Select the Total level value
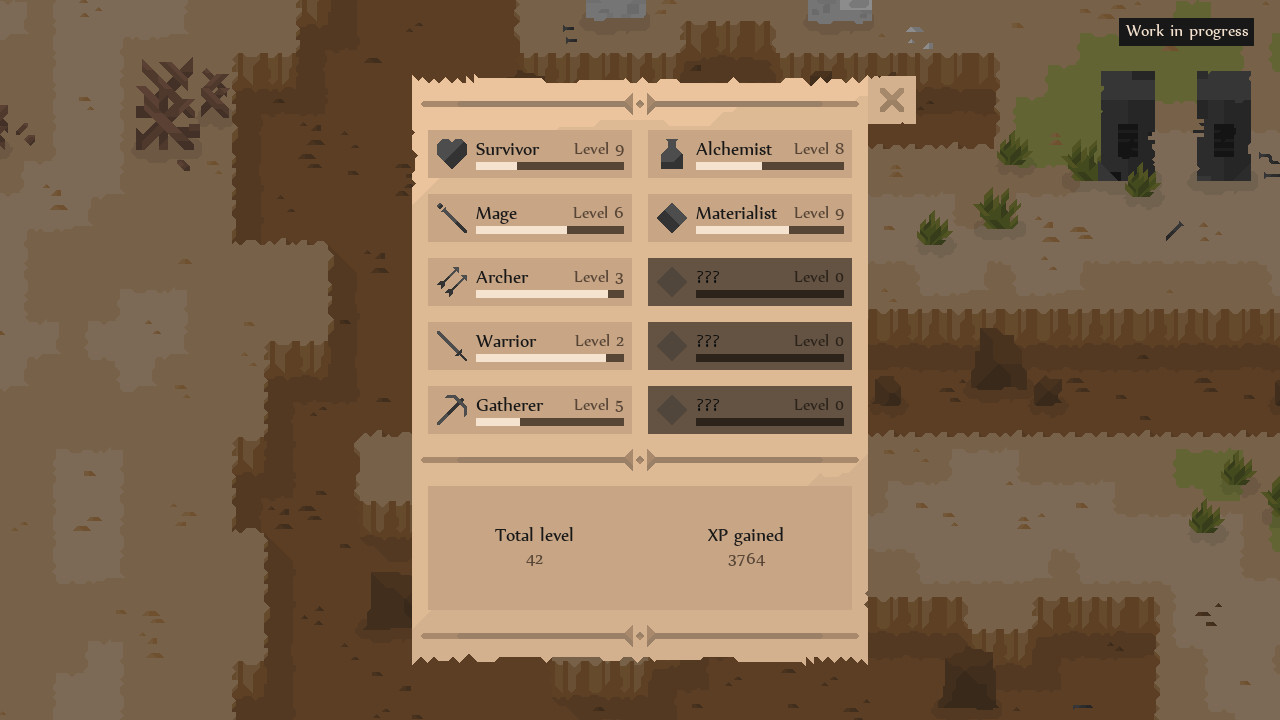The image size is (1280, 720). pyautogui.click(x=534, y=559)
